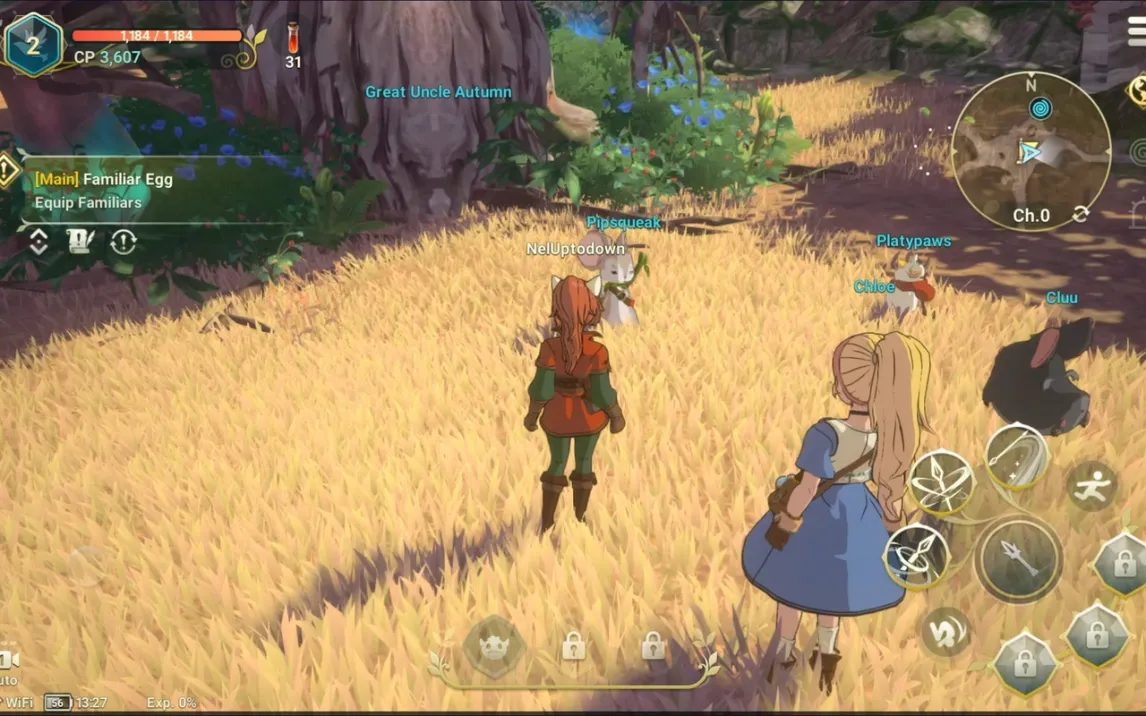Image resolution: width=1146 pixels, height=716 pixels.
Task: Open the quest scroll journal icon
Action: point(80,241)
